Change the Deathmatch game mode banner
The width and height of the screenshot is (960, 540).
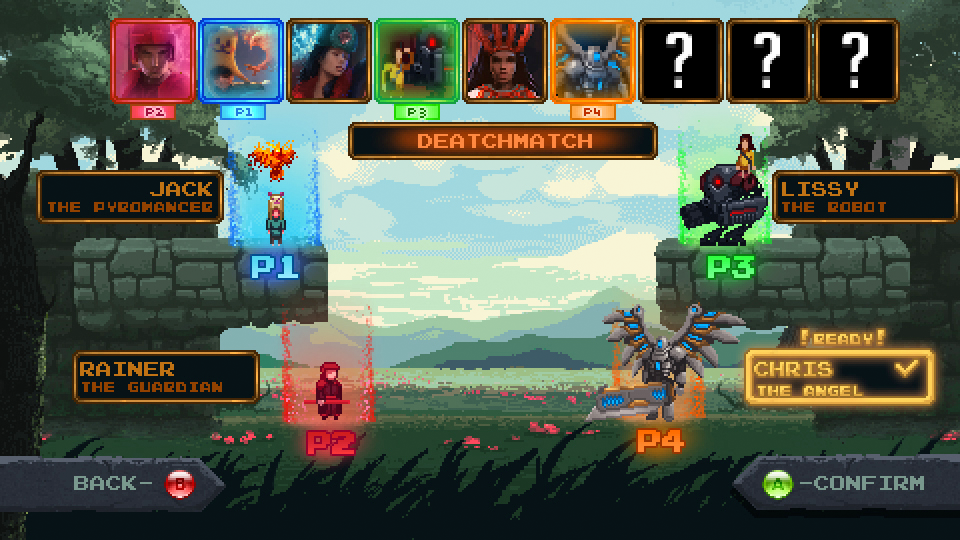[503, 141]
